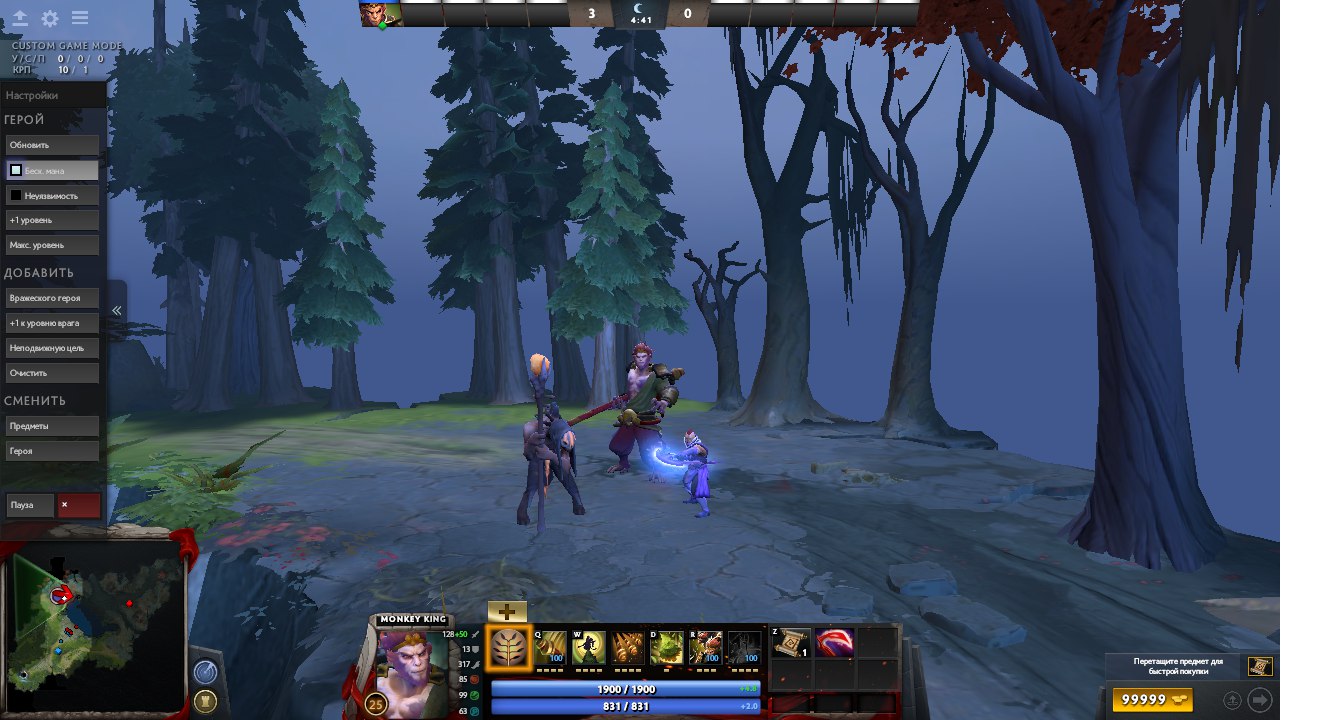Use the Town Portal Scroll slot
Screen dimensions: 1333x720
tap(792, 643)
